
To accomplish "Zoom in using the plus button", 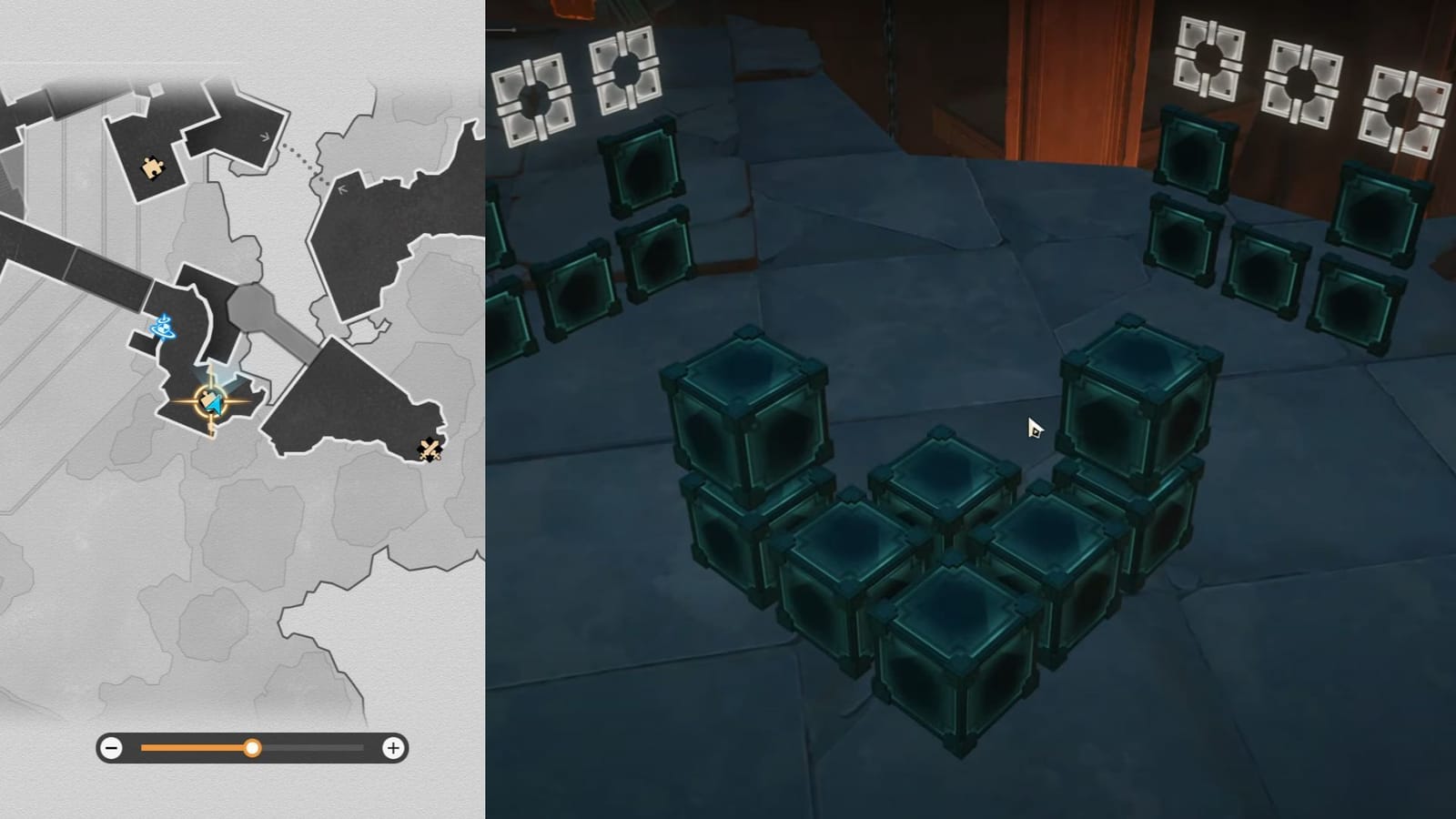I will click(x=392, y=748).
